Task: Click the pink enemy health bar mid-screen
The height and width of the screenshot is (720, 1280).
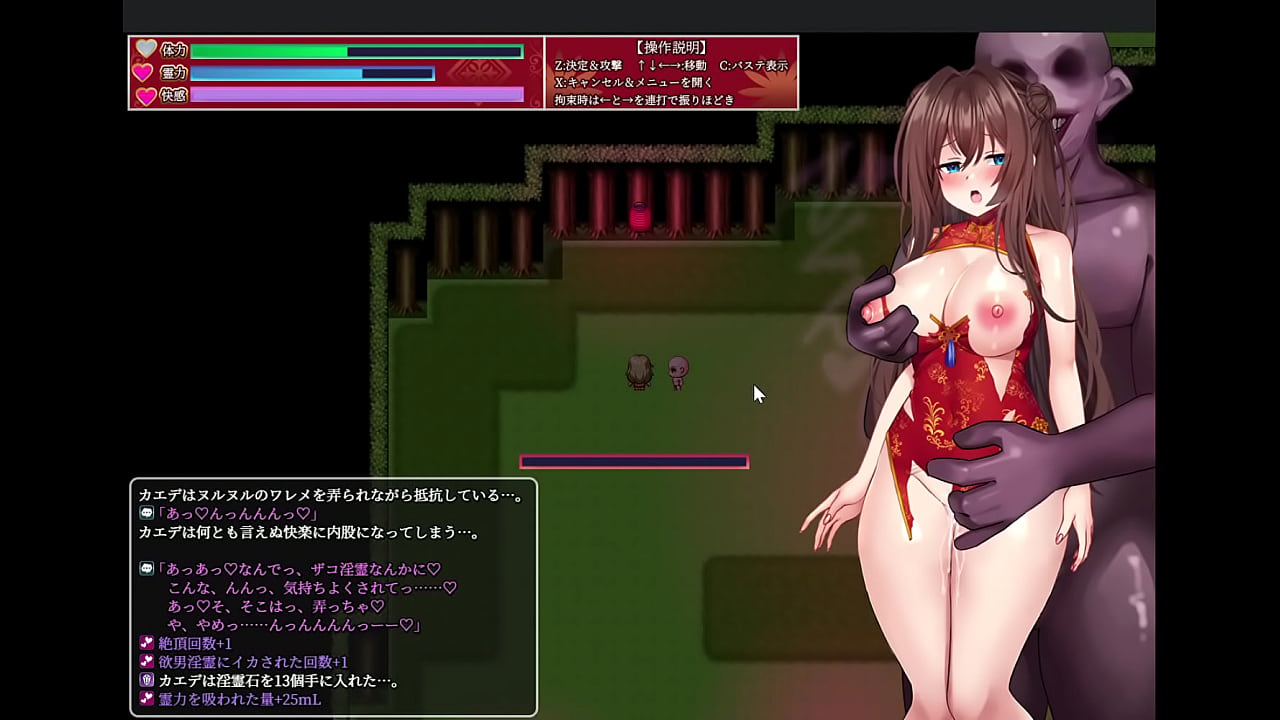Action: (x=634, y=461)
